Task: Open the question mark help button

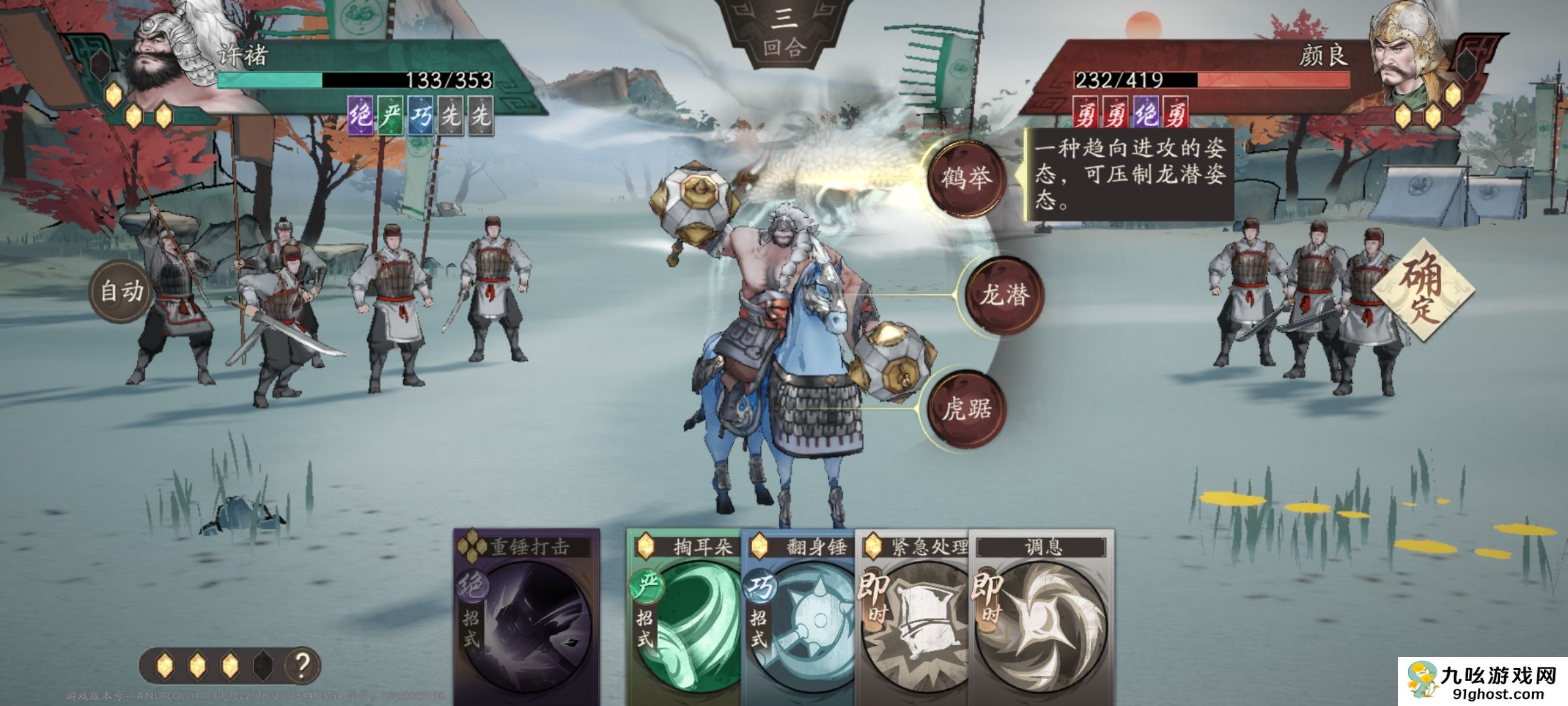Action: coord(302,665)
